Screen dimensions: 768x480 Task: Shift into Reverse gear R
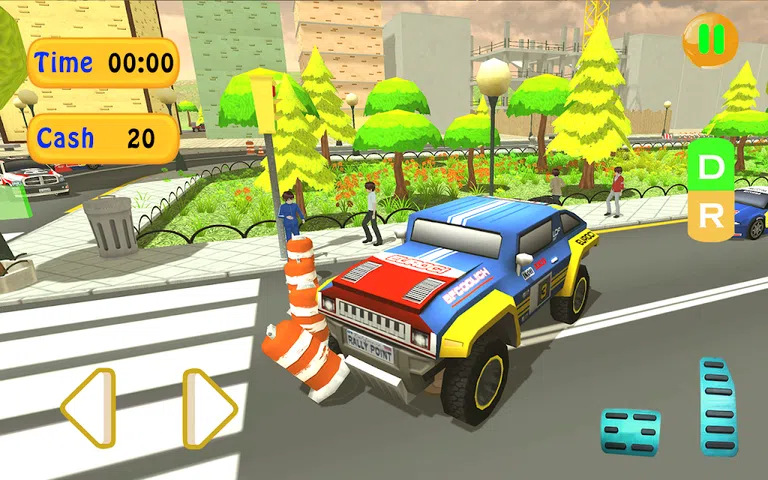[x=710, y=214]
